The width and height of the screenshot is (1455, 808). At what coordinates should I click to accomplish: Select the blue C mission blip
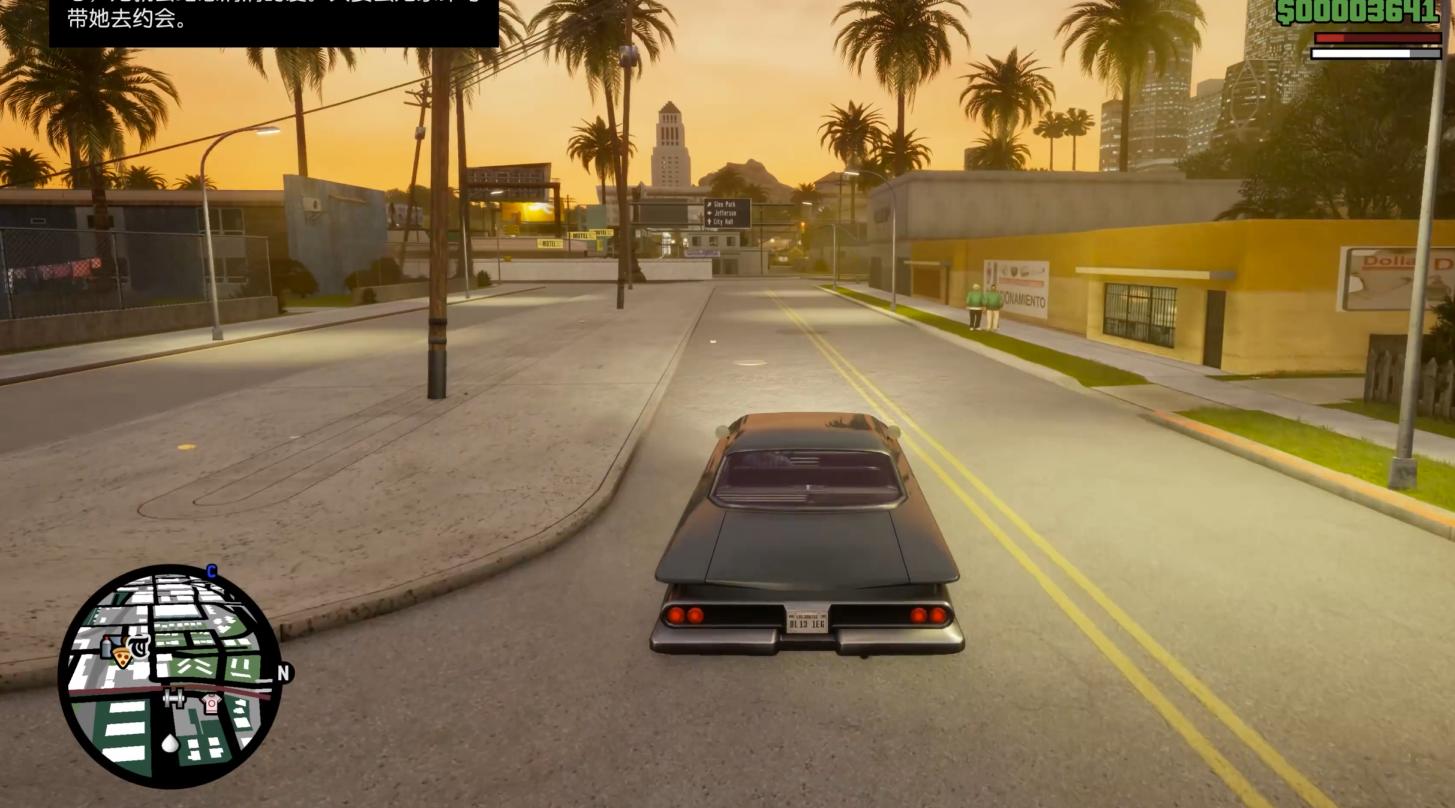pos(211,572)
